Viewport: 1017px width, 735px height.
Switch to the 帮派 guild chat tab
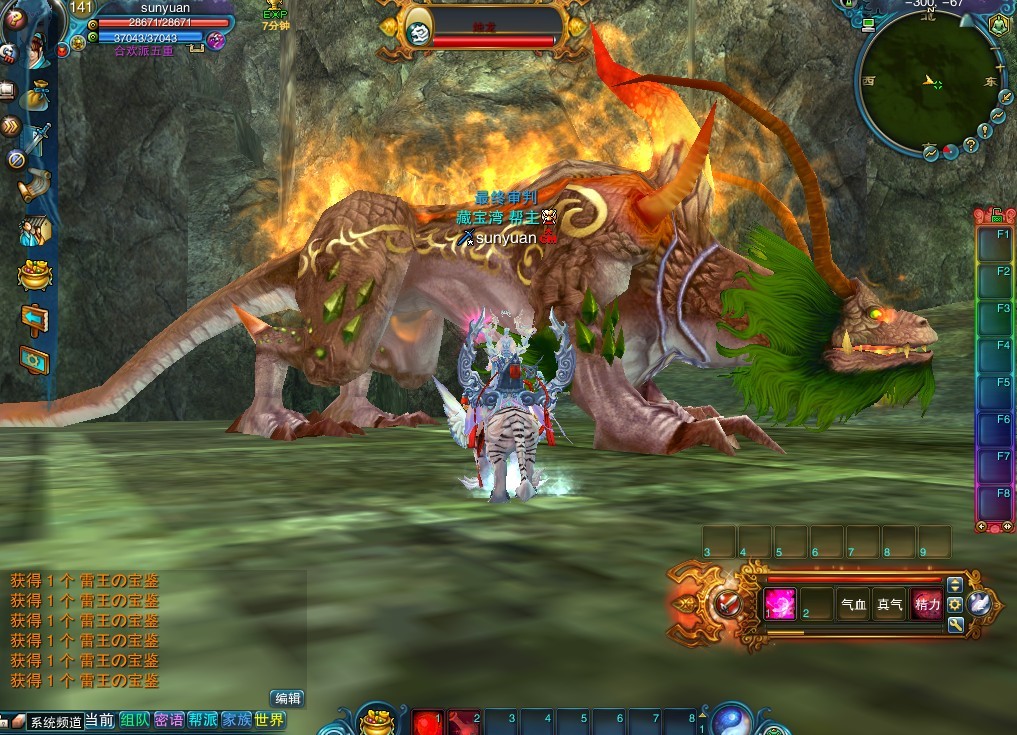click(x=203, y=720)
